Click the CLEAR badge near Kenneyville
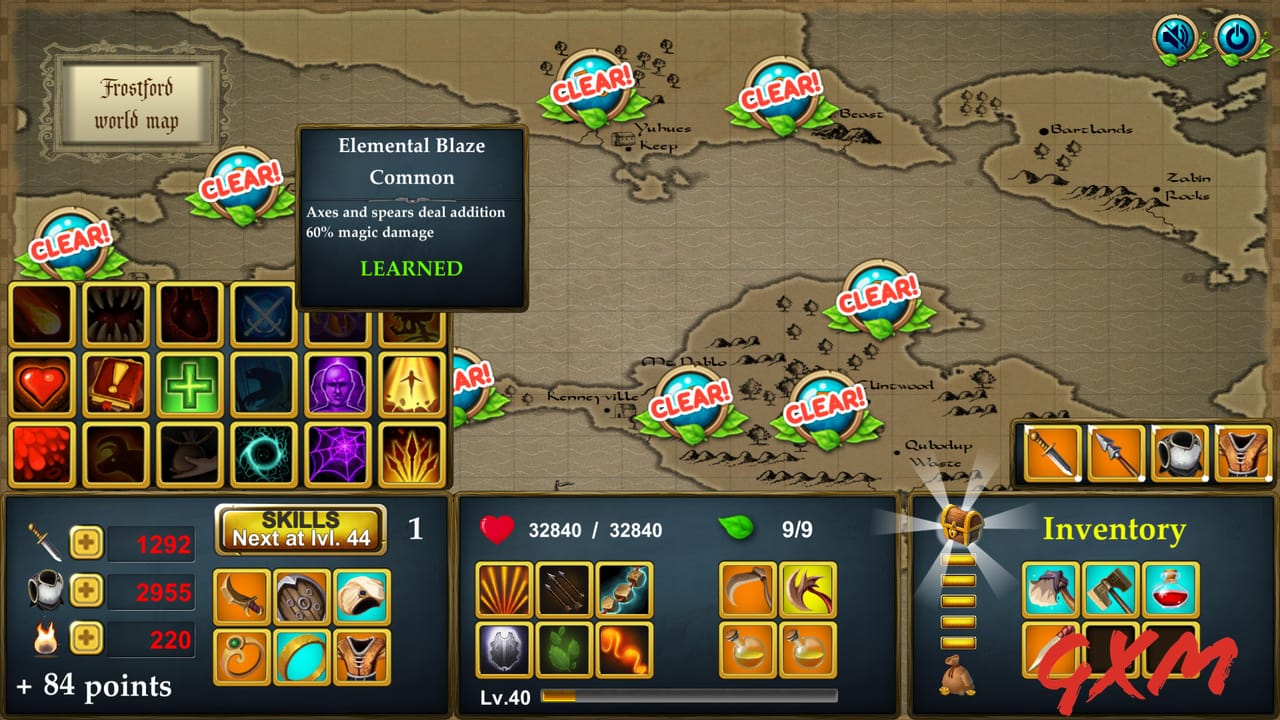 coord(690,402)
